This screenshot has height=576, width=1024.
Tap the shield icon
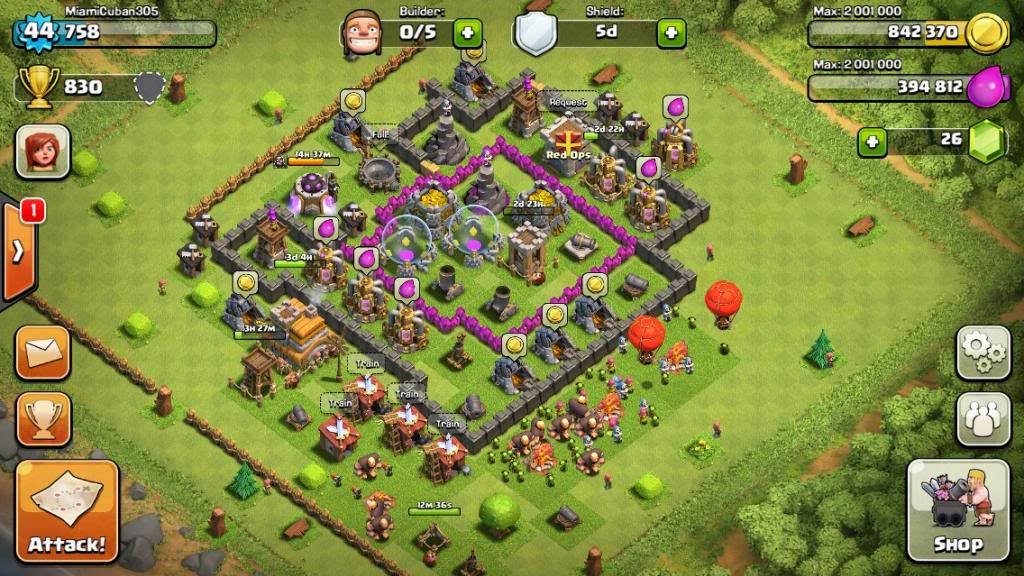(537, 35)
